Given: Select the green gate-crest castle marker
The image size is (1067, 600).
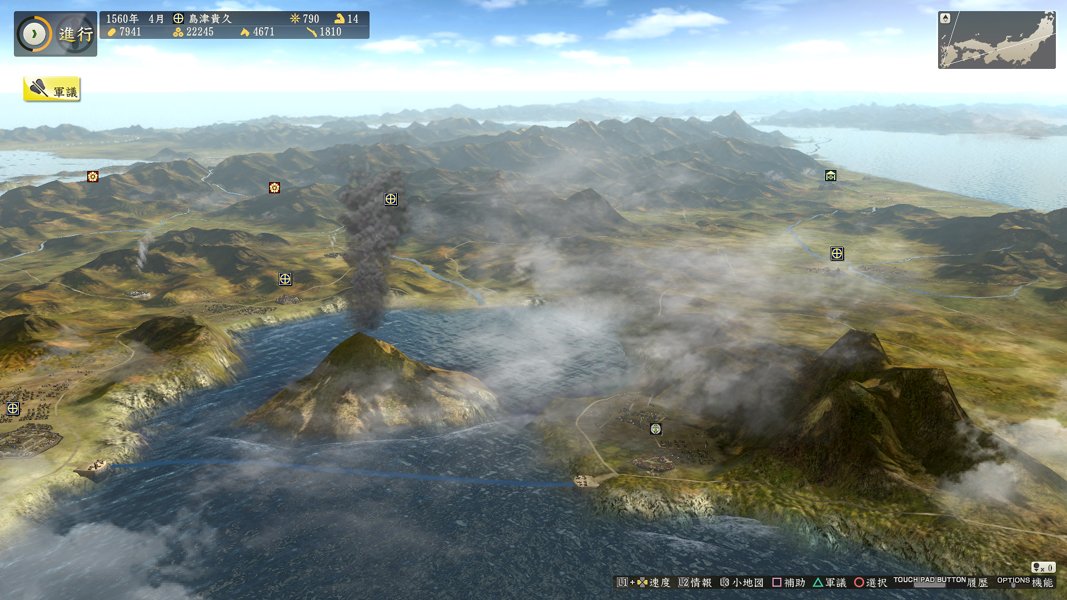Looking at the screenshot, I should coord(831,176).
